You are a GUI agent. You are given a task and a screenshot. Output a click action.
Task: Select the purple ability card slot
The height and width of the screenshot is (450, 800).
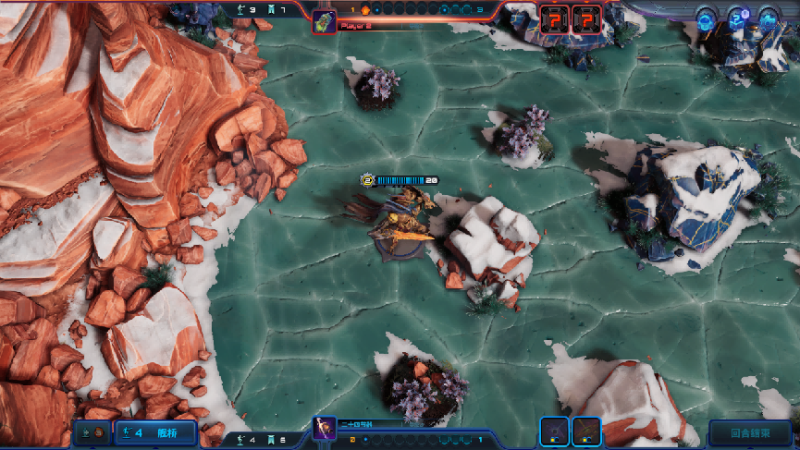(x=555, y=432)
